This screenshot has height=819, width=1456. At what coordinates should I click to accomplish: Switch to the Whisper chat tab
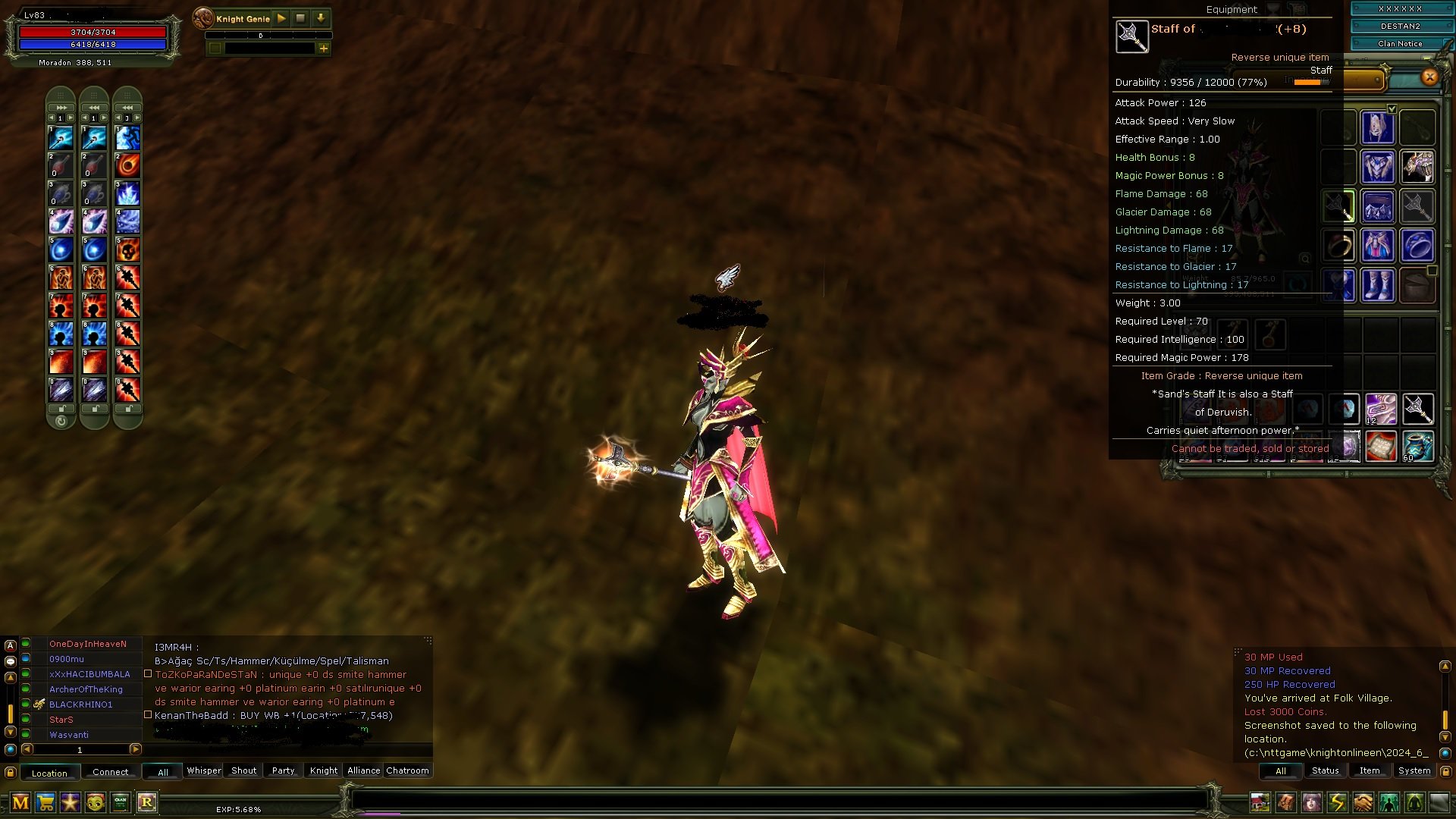coord(203,770)
